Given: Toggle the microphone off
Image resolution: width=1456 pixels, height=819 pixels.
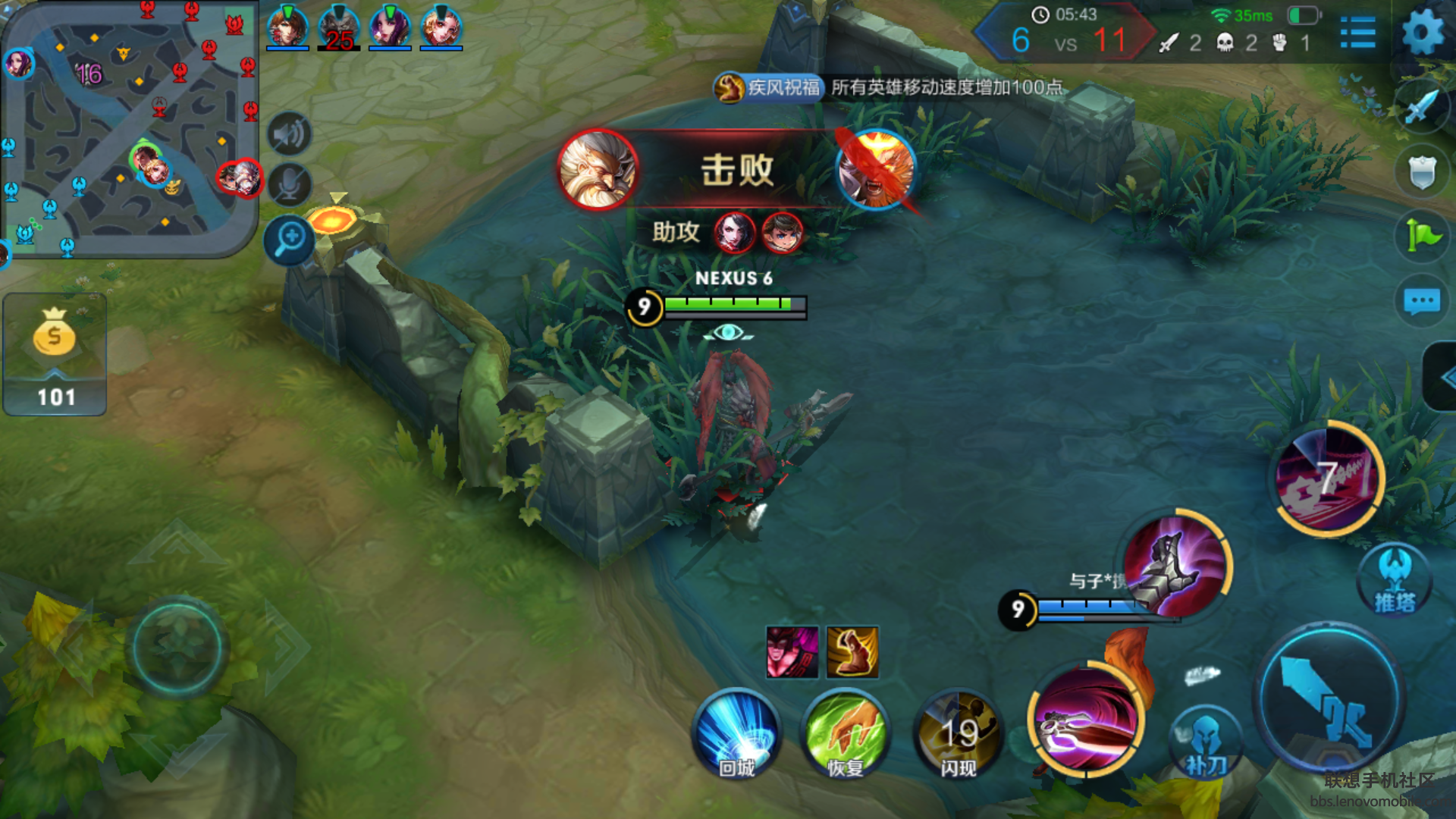Looking at the screenshot, I should [289, 182].
